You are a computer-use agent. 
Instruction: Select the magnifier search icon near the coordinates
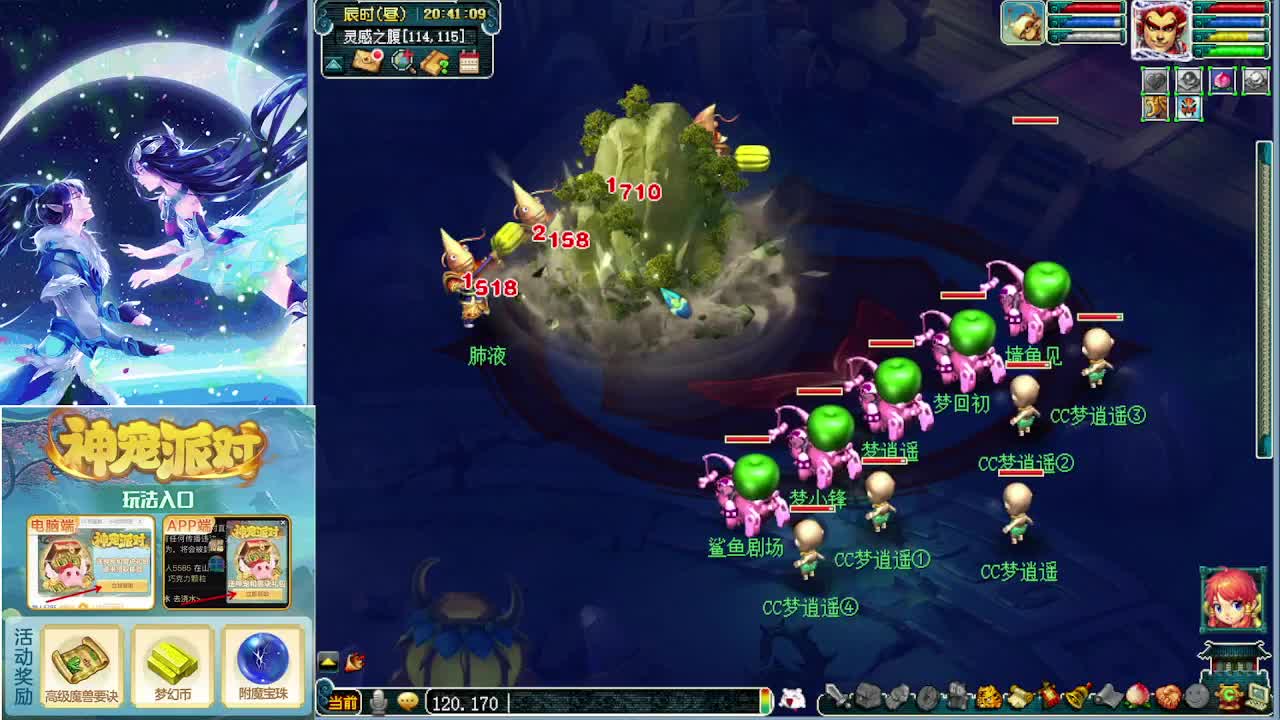[403, 62]
